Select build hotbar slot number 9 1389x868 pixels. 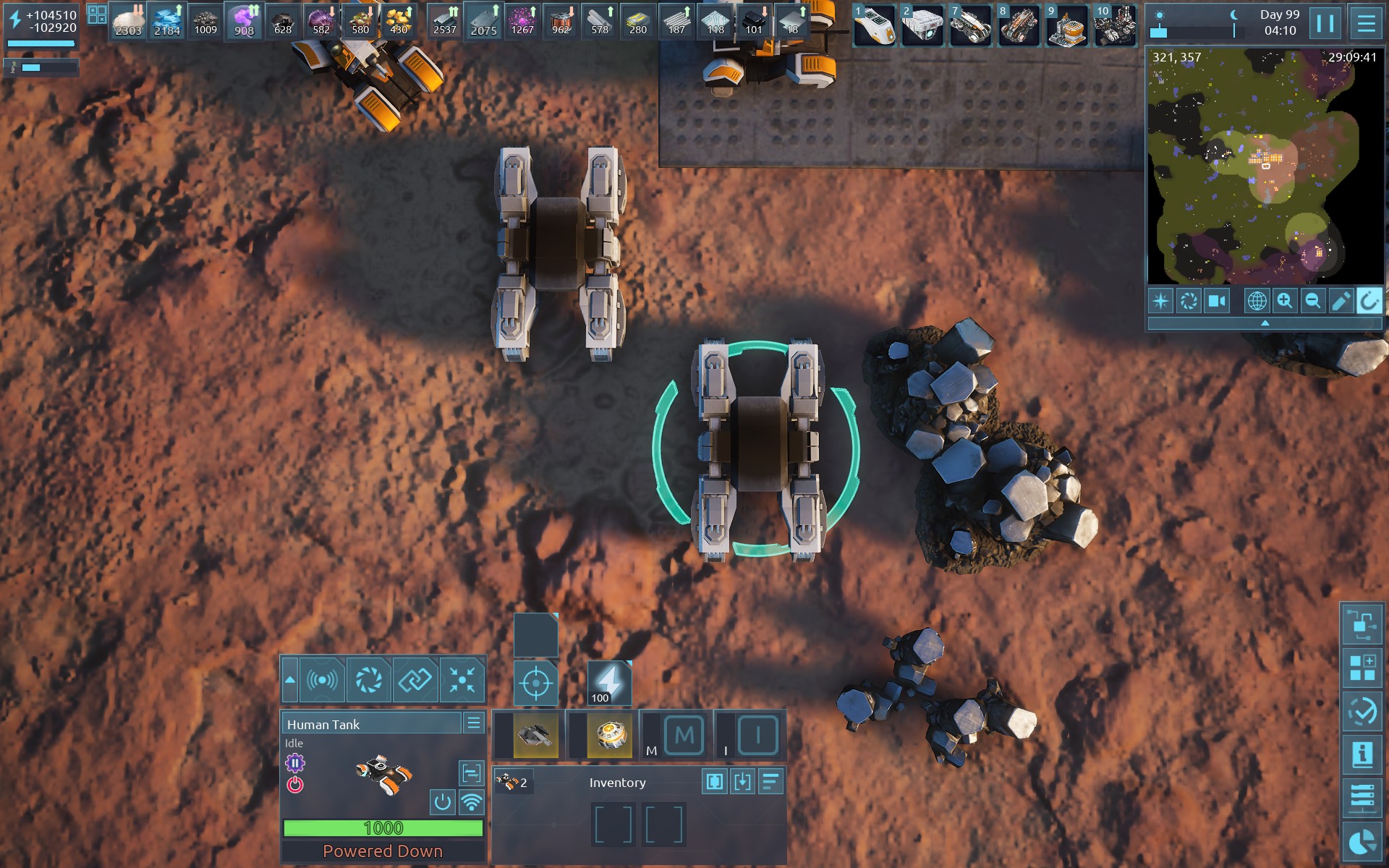tap(1066, 24)
